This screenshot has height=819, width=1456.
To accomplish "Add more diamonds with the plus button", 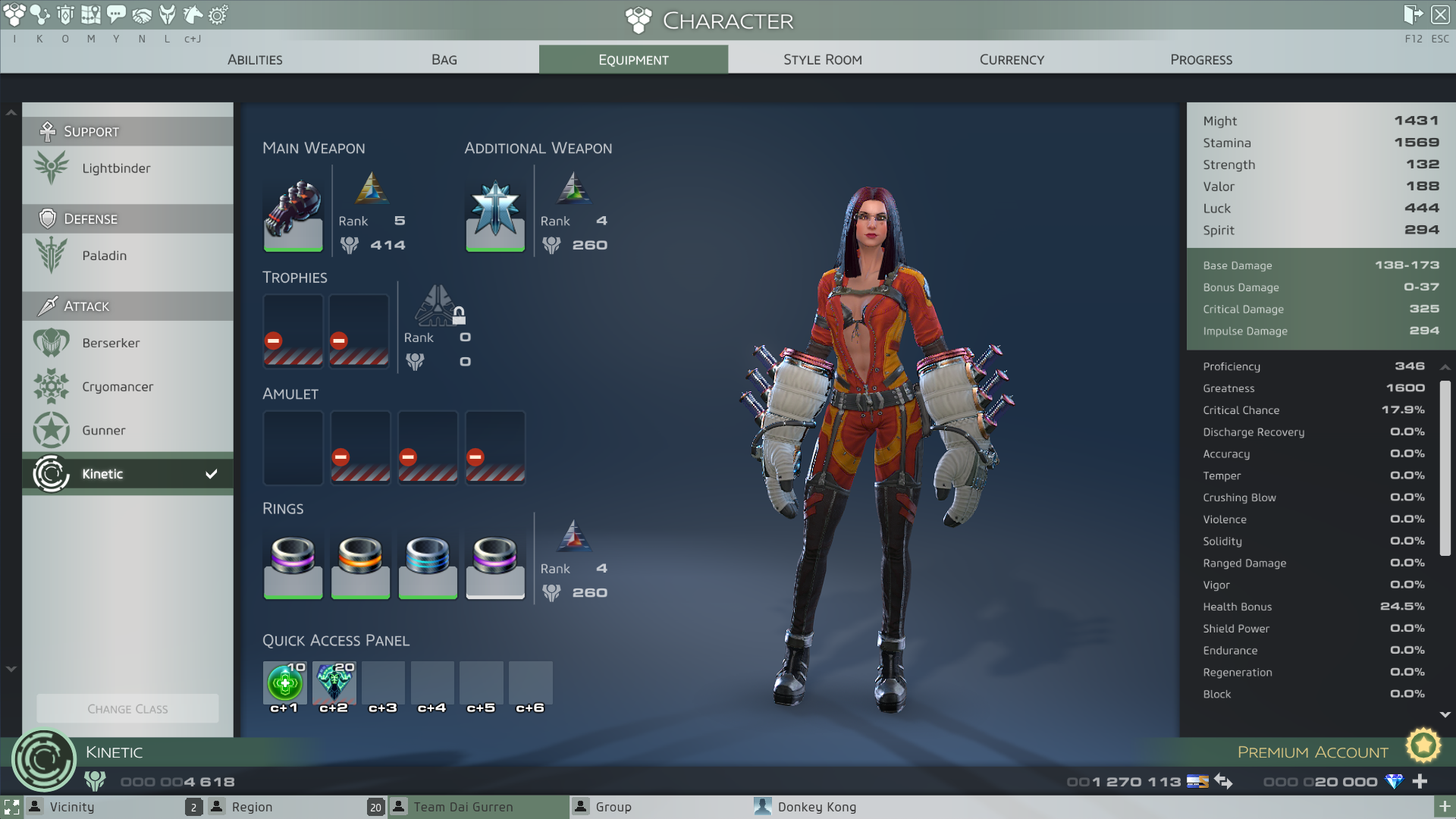I will coord(1420,781).
